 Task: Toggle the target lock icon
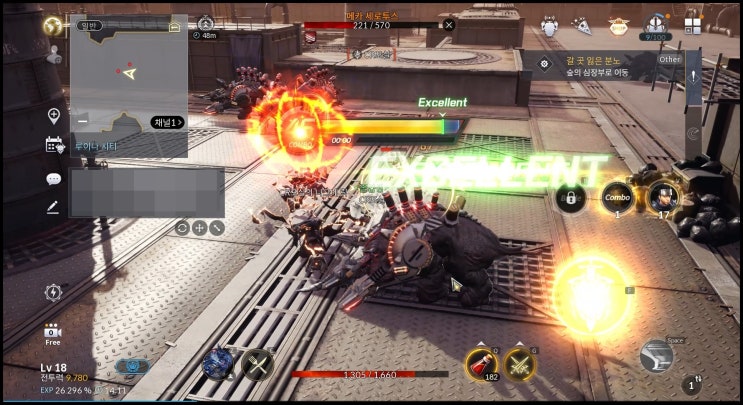[571, 198]
